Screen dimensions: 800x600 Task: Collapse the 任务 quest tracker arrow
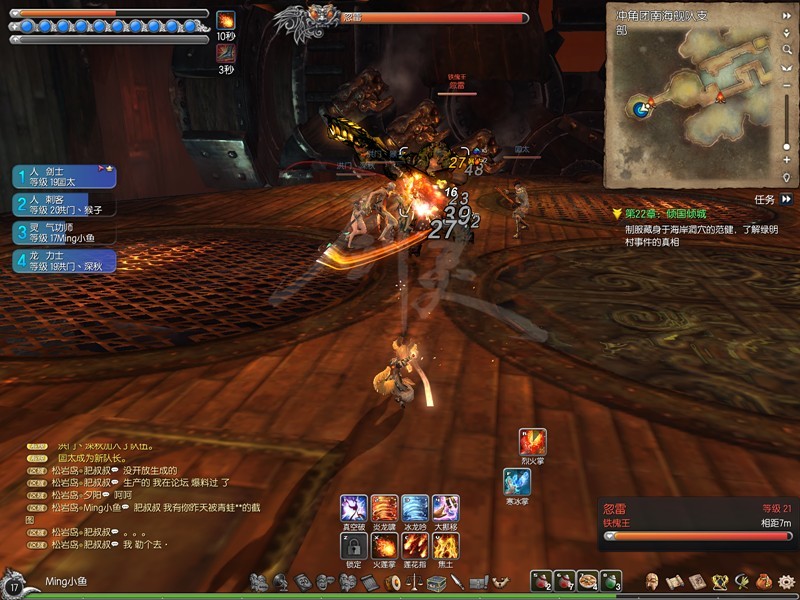787,199
